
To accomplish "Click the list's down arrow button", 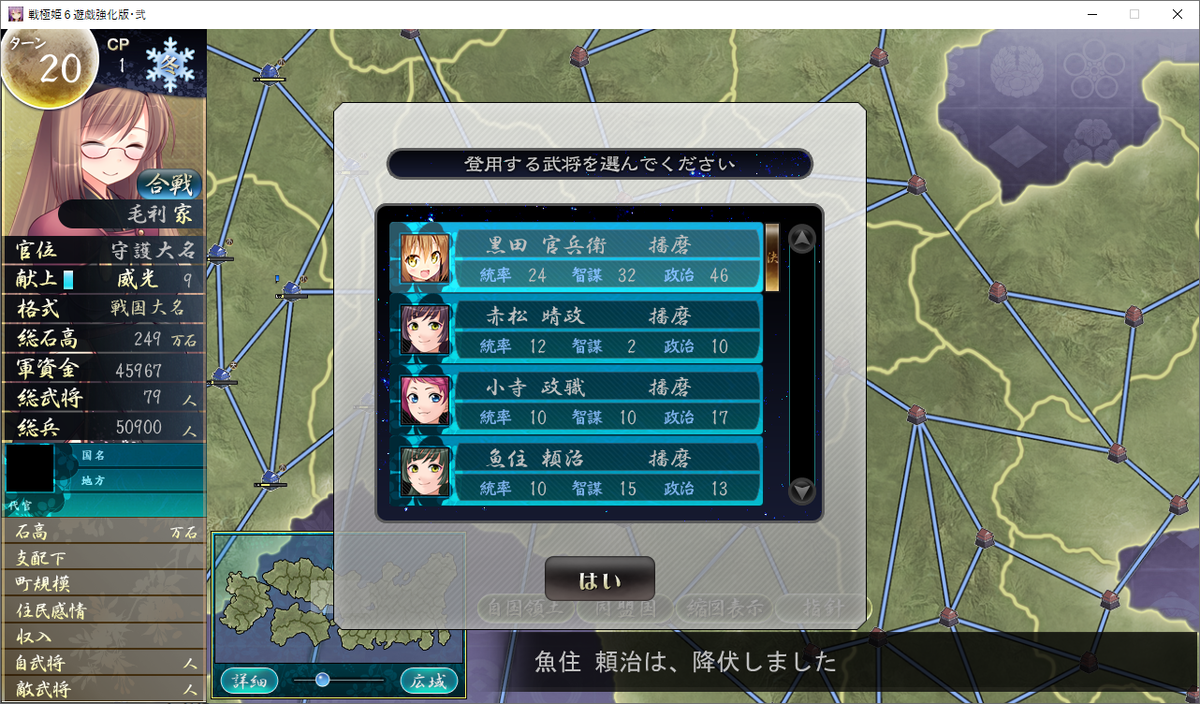I will (x=802, y=491).
